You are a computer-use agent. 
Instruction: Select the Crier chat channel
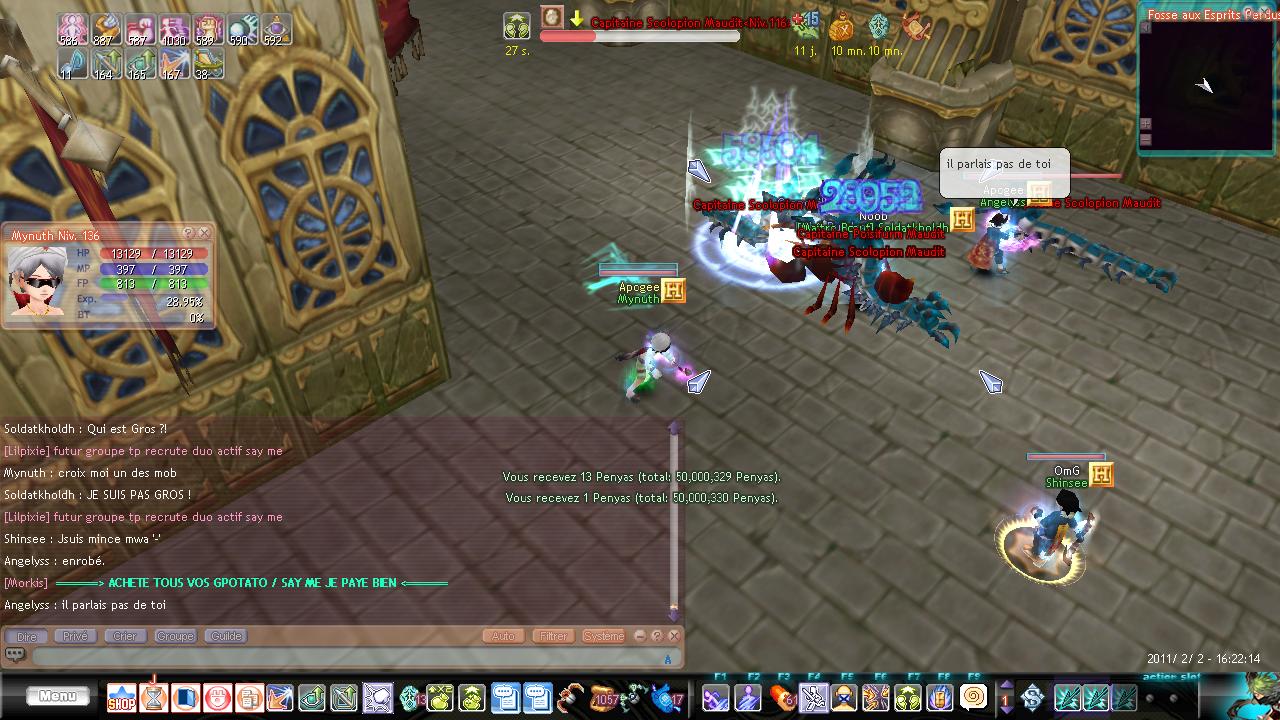pyautogui.click(x=125, y=636)
